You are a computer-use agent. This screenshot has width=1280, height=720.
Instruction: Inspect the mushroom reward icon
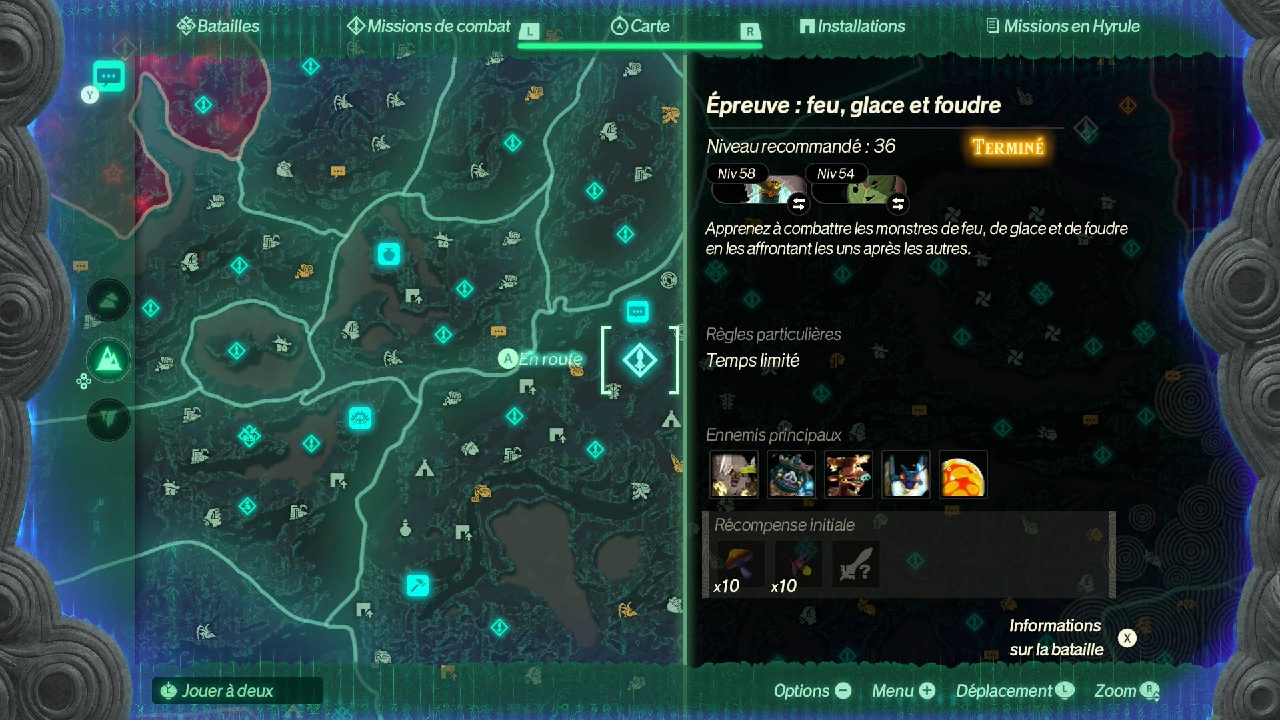740,564
